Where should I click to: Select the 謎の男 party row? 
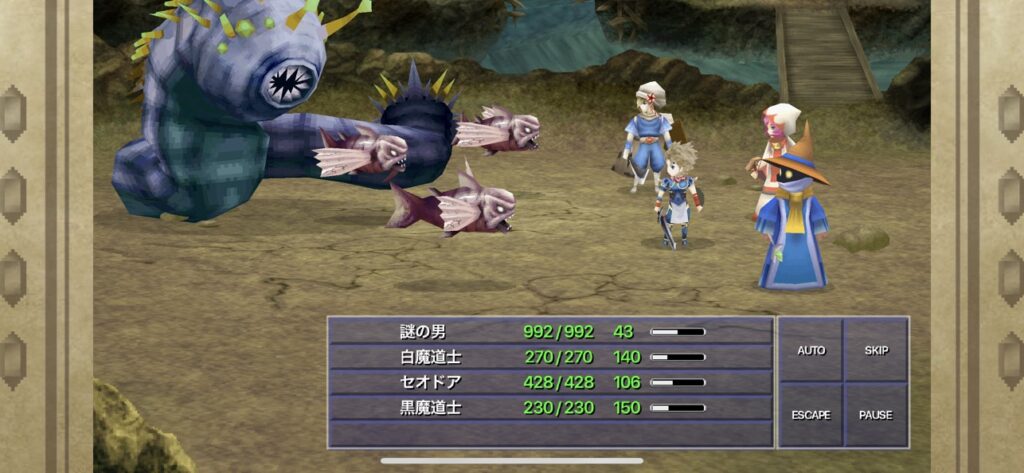(551, 331)
